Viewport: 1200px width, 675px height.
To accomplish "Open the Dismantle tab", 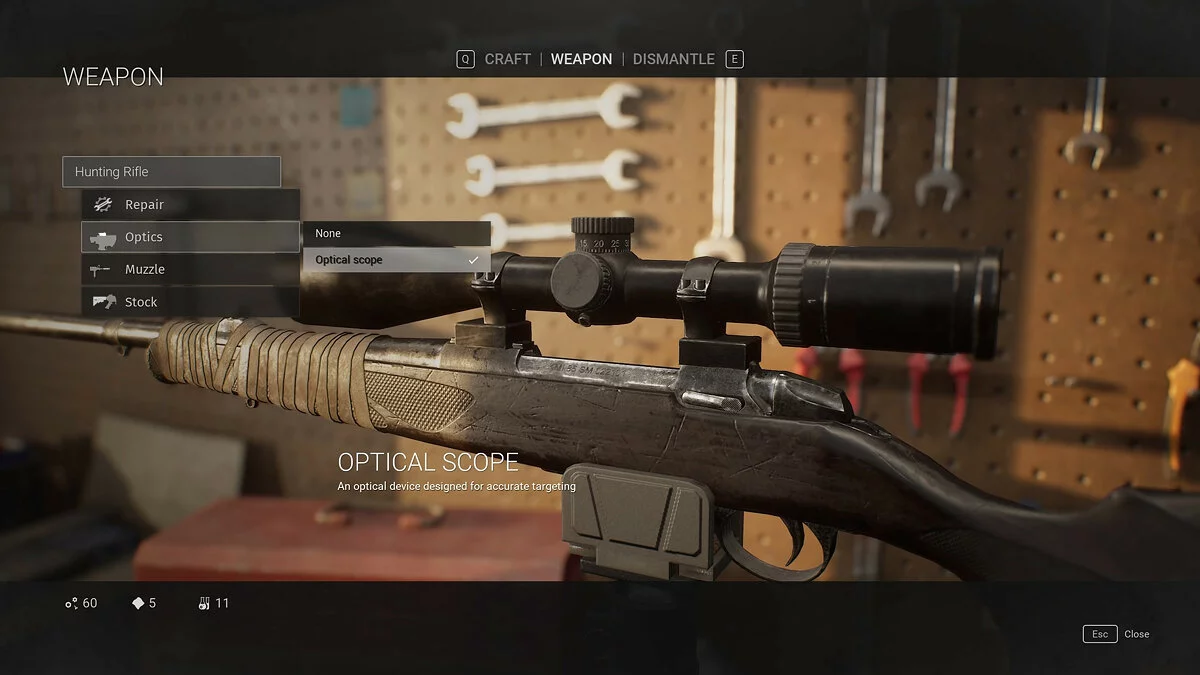I will pos(673,59).
